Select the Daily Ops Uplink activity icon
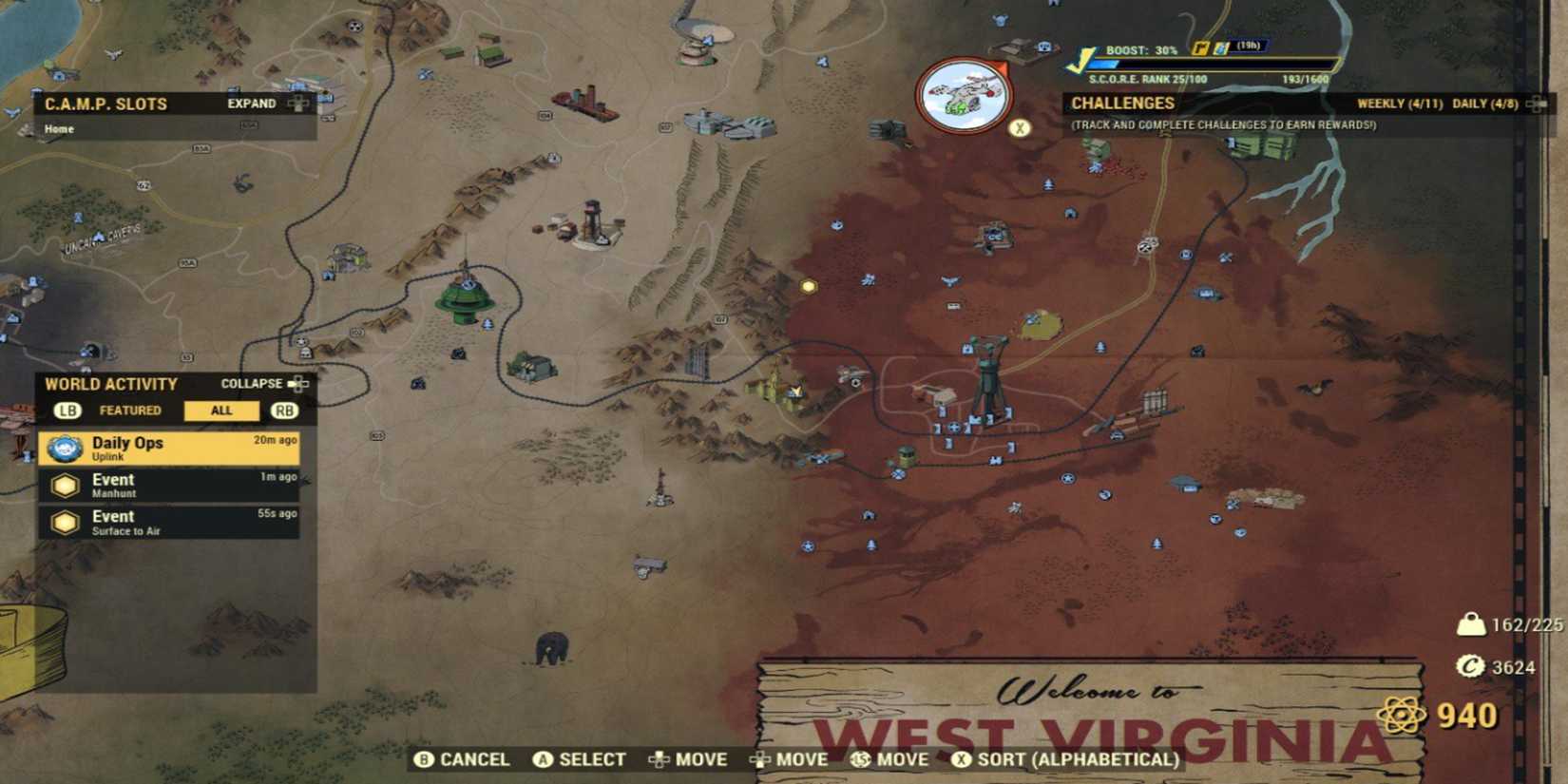This screenshot has width=1568, height=784. (64, 449)
